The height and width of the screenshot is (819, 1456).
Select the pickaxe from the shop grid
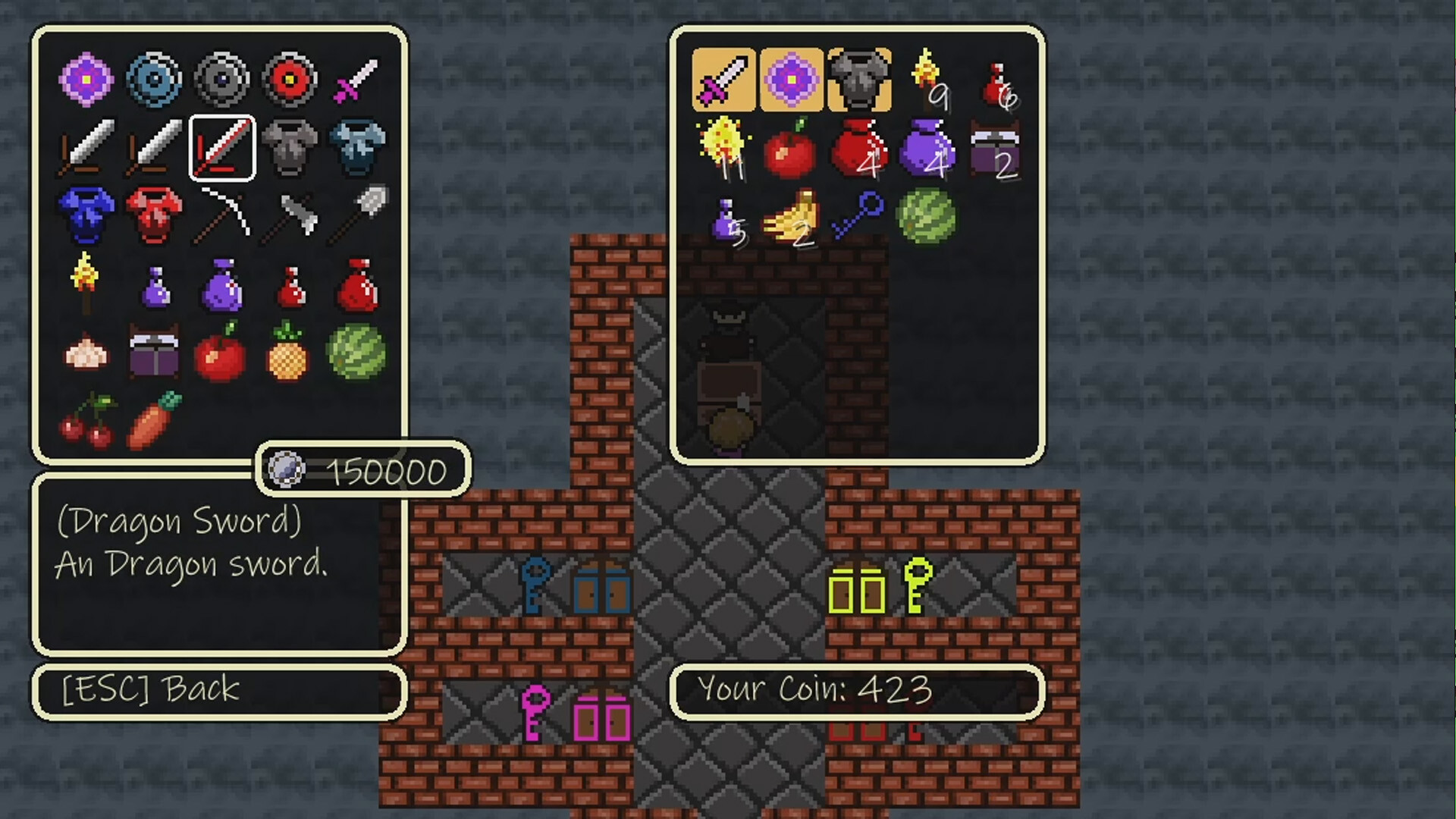click(221, 215)
